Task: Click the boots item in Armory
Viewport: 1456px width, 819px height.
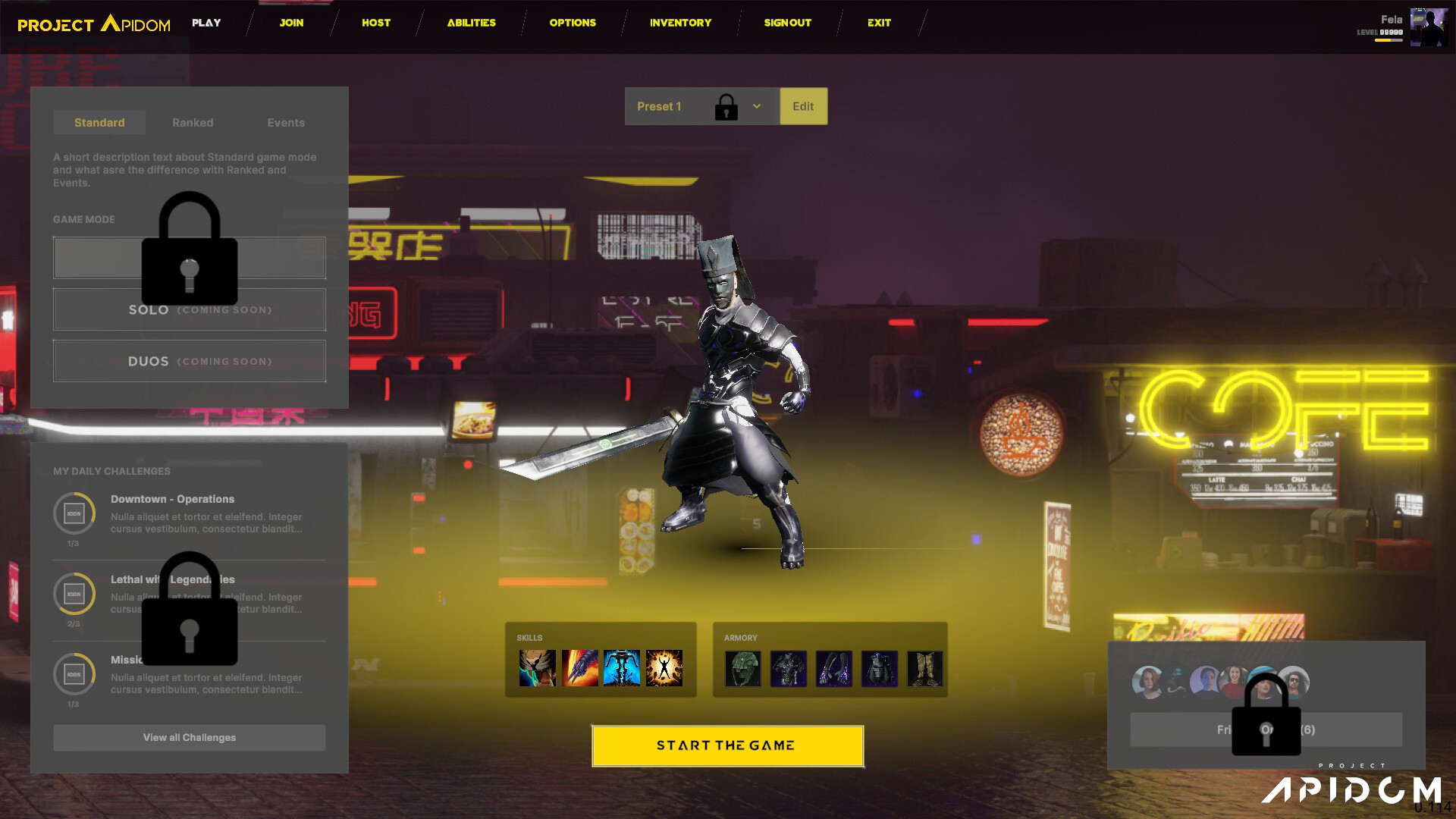Action: click(925, 669)
